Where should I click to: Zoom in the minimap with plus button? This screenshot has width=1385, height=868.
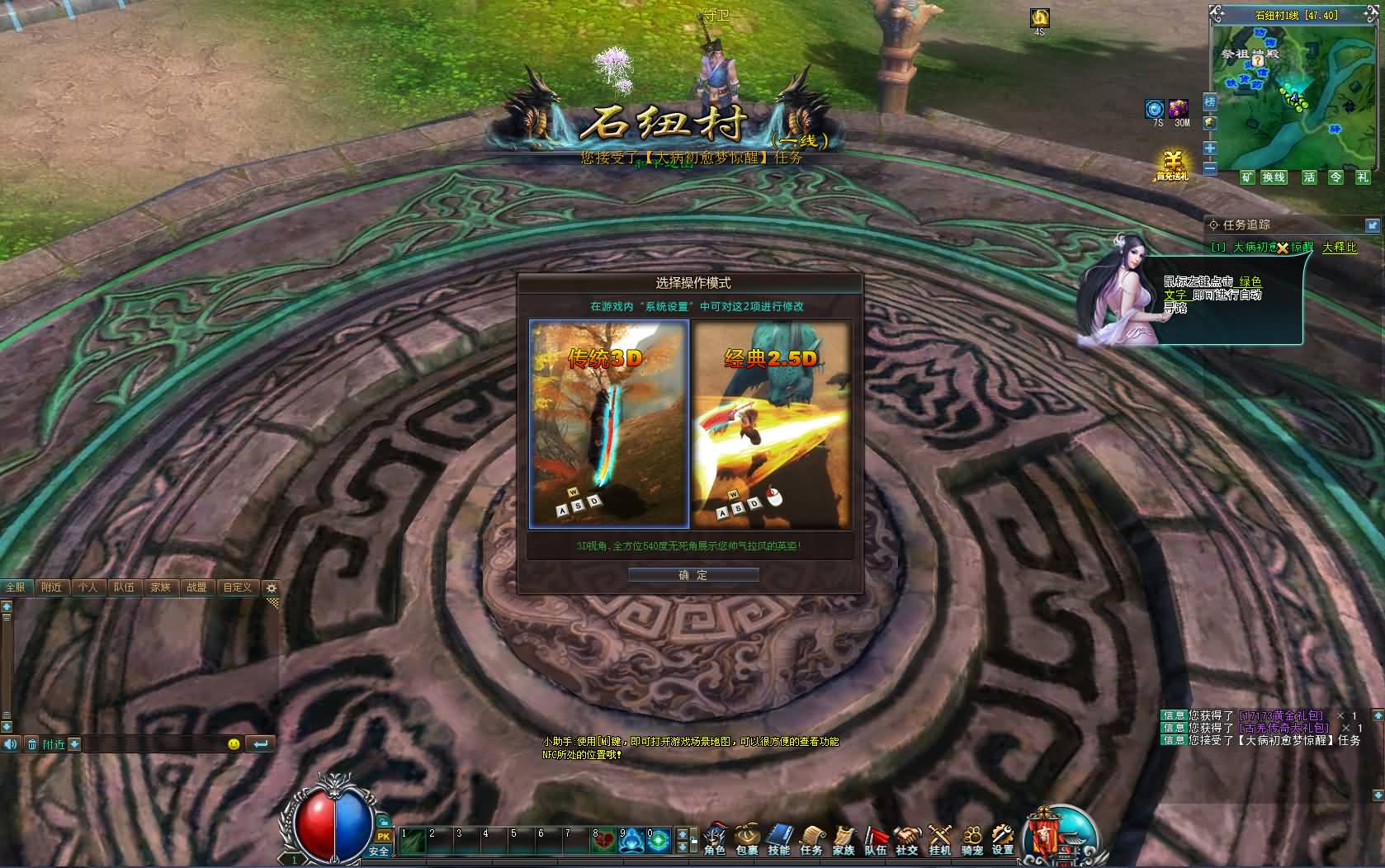(x=1210, y=149)
